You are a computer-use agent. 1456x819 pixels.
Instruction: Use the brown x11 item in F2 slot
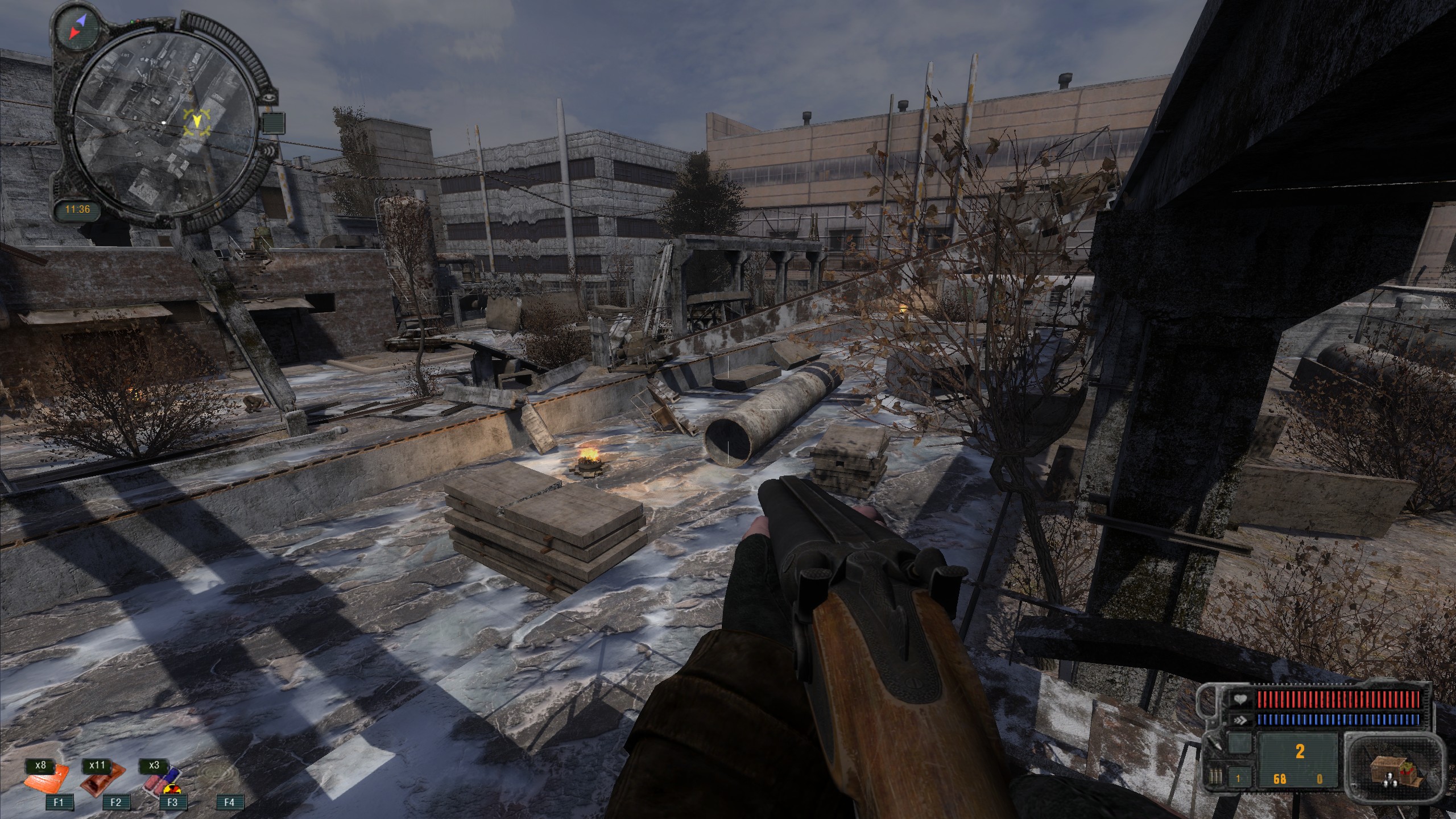(x=104, y=780)
